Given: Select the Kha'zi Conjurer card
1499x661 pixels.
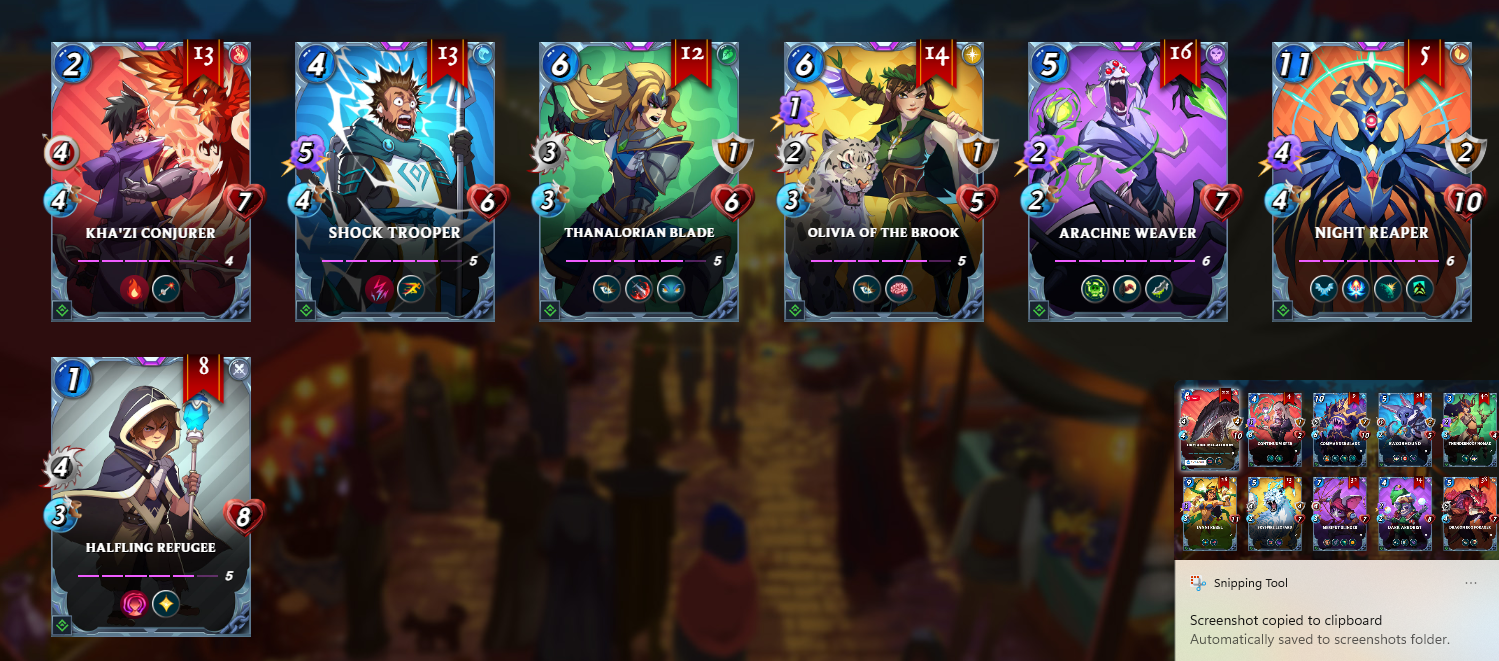Looking at the screenshot, I should [151, 180].
